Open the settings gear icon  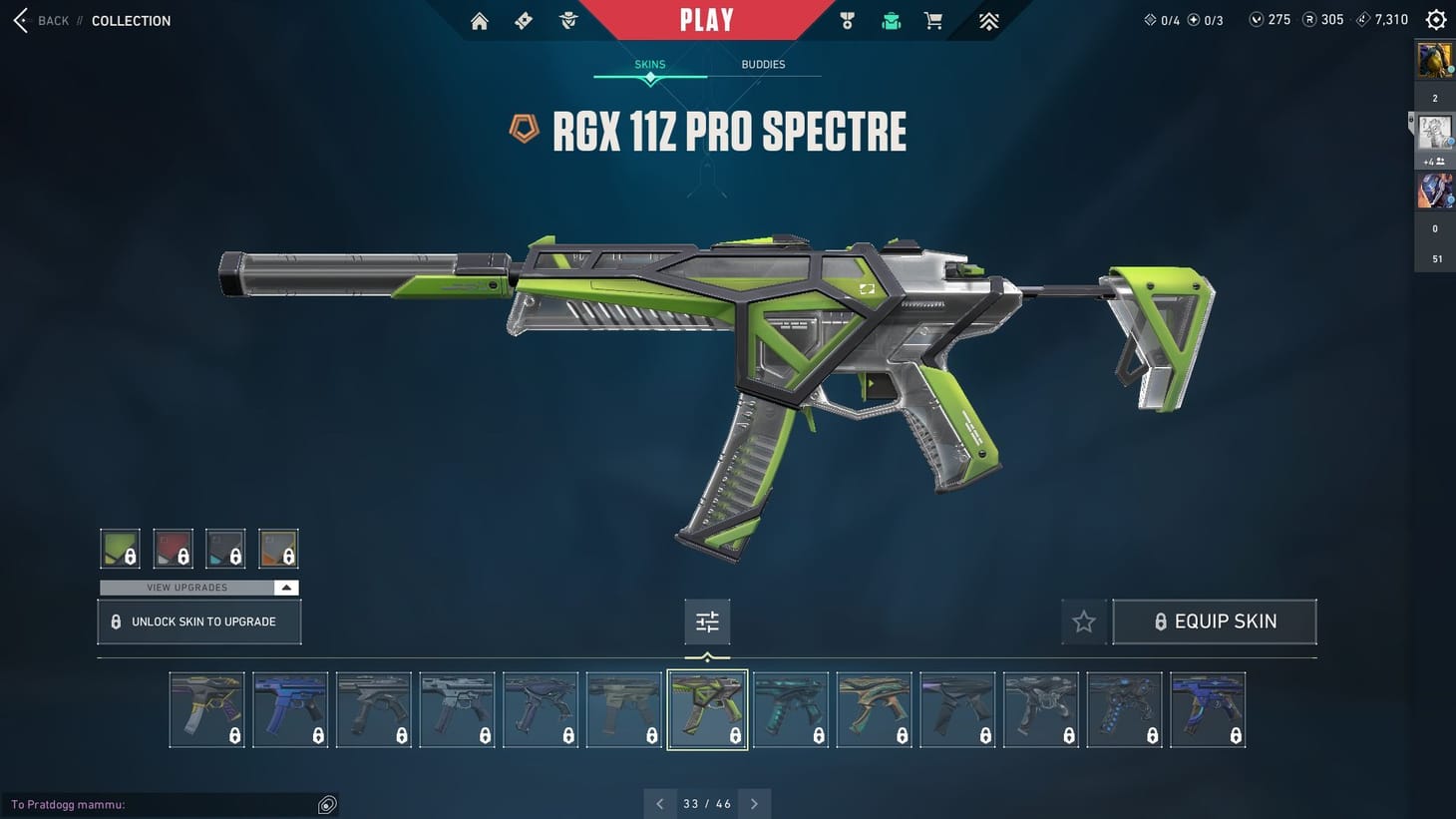pos(1435,18)
